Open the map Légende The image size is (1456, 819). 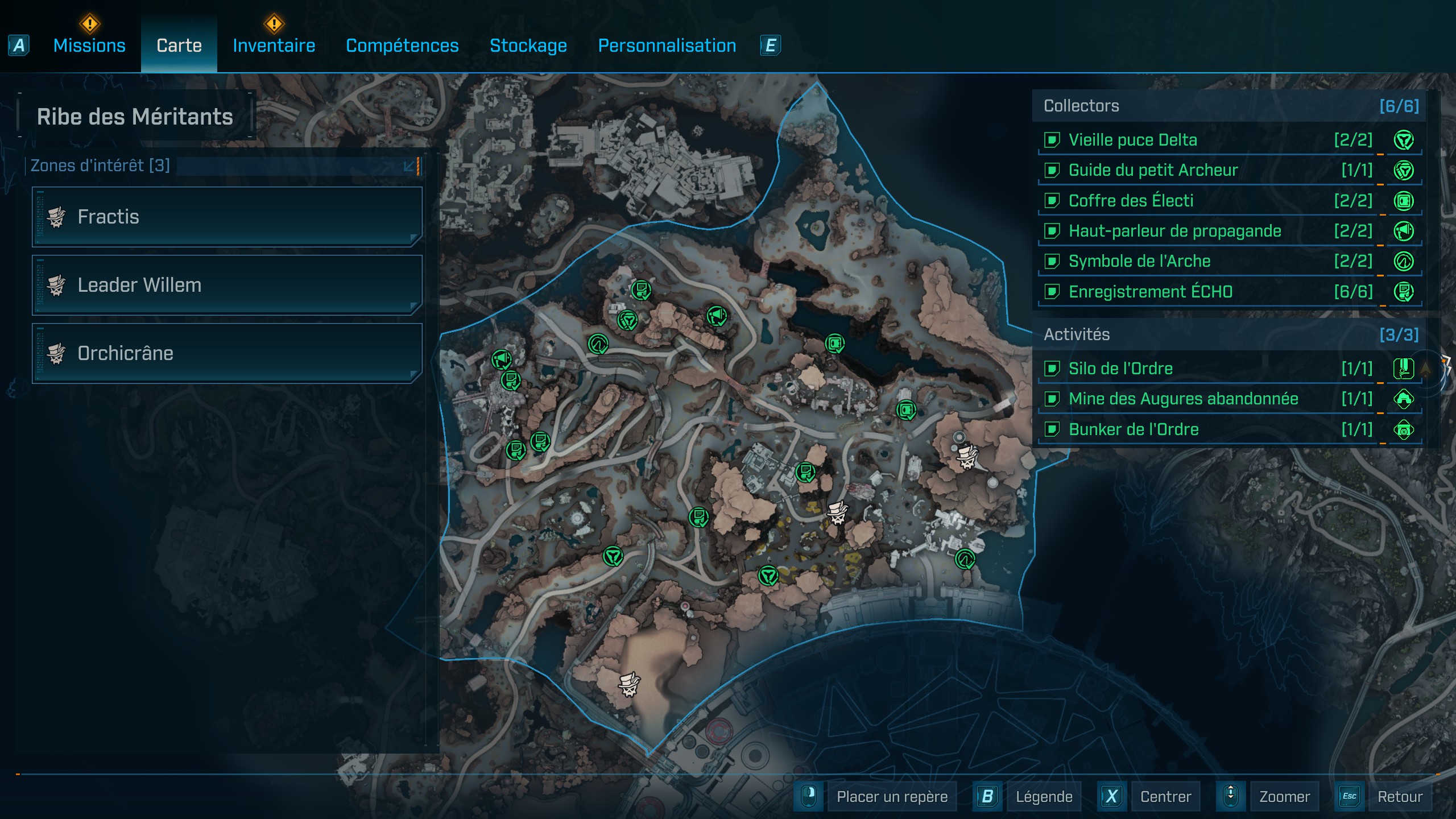coord(1043,796)
